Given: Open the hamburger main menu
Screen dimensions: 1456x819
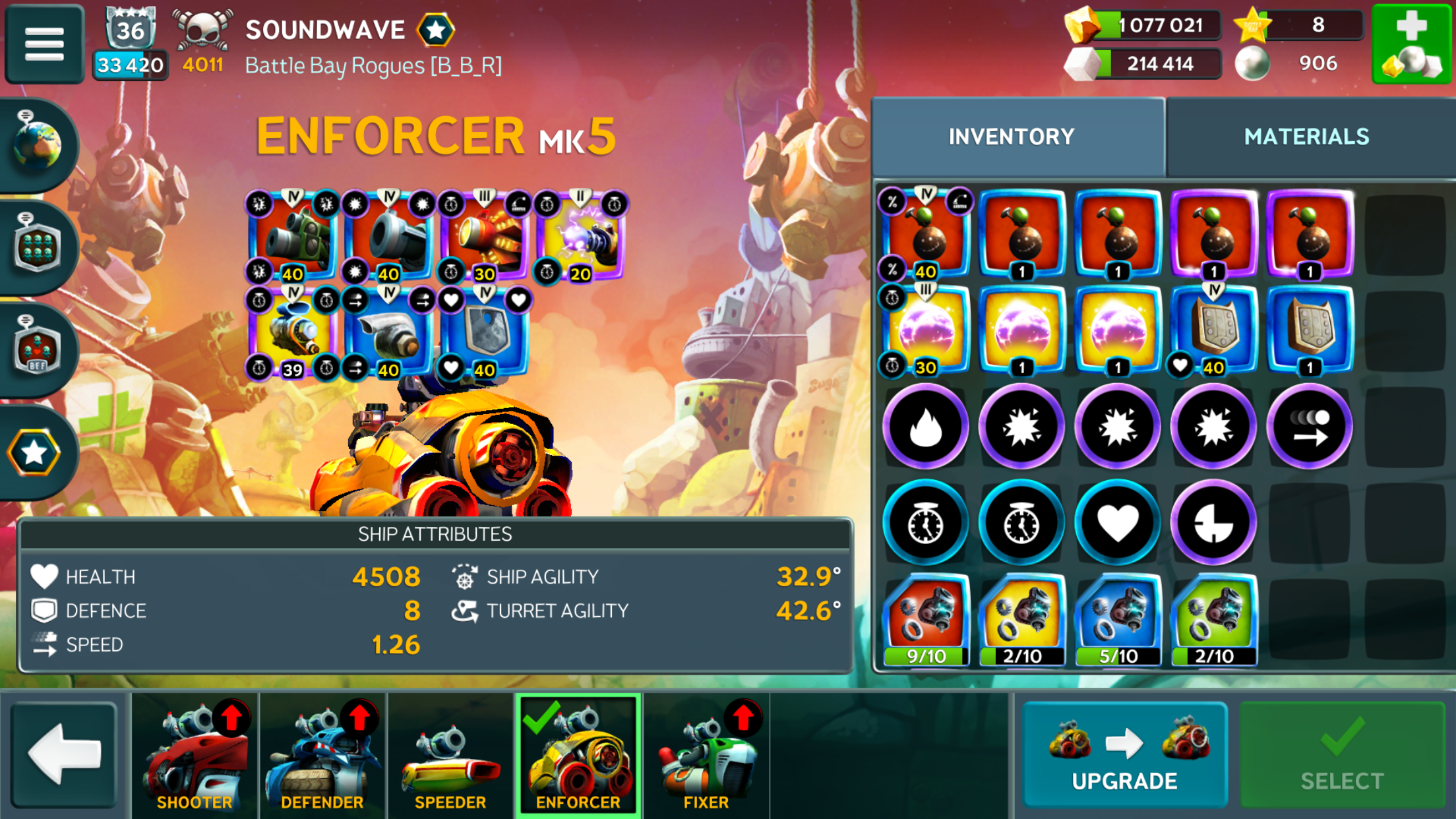Looking at the screenshot, I should (x=44, y=44).
